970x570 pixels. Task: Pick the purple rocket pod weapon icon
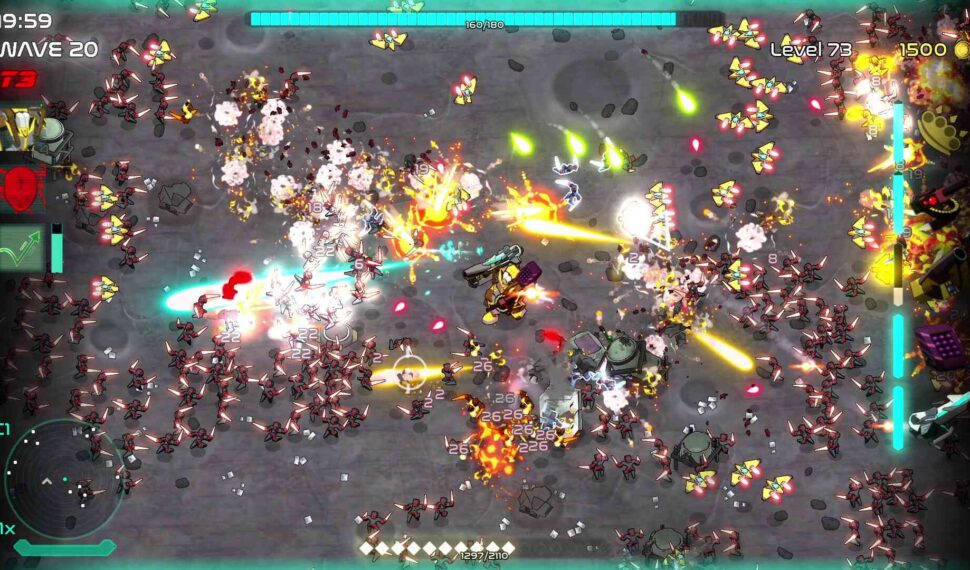[x=941, y=347]
